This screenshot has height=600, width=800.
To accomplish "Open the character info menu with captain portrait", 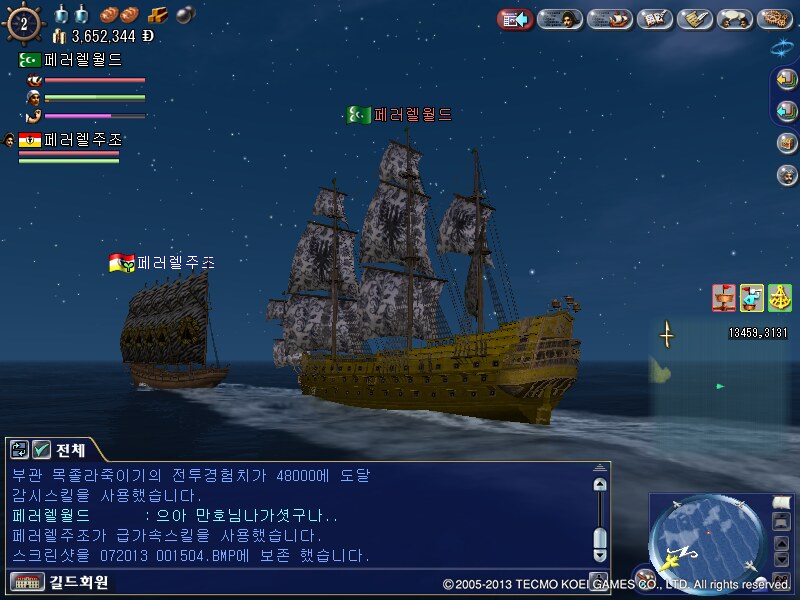I will pyautogui.click(x=561, y=19).
